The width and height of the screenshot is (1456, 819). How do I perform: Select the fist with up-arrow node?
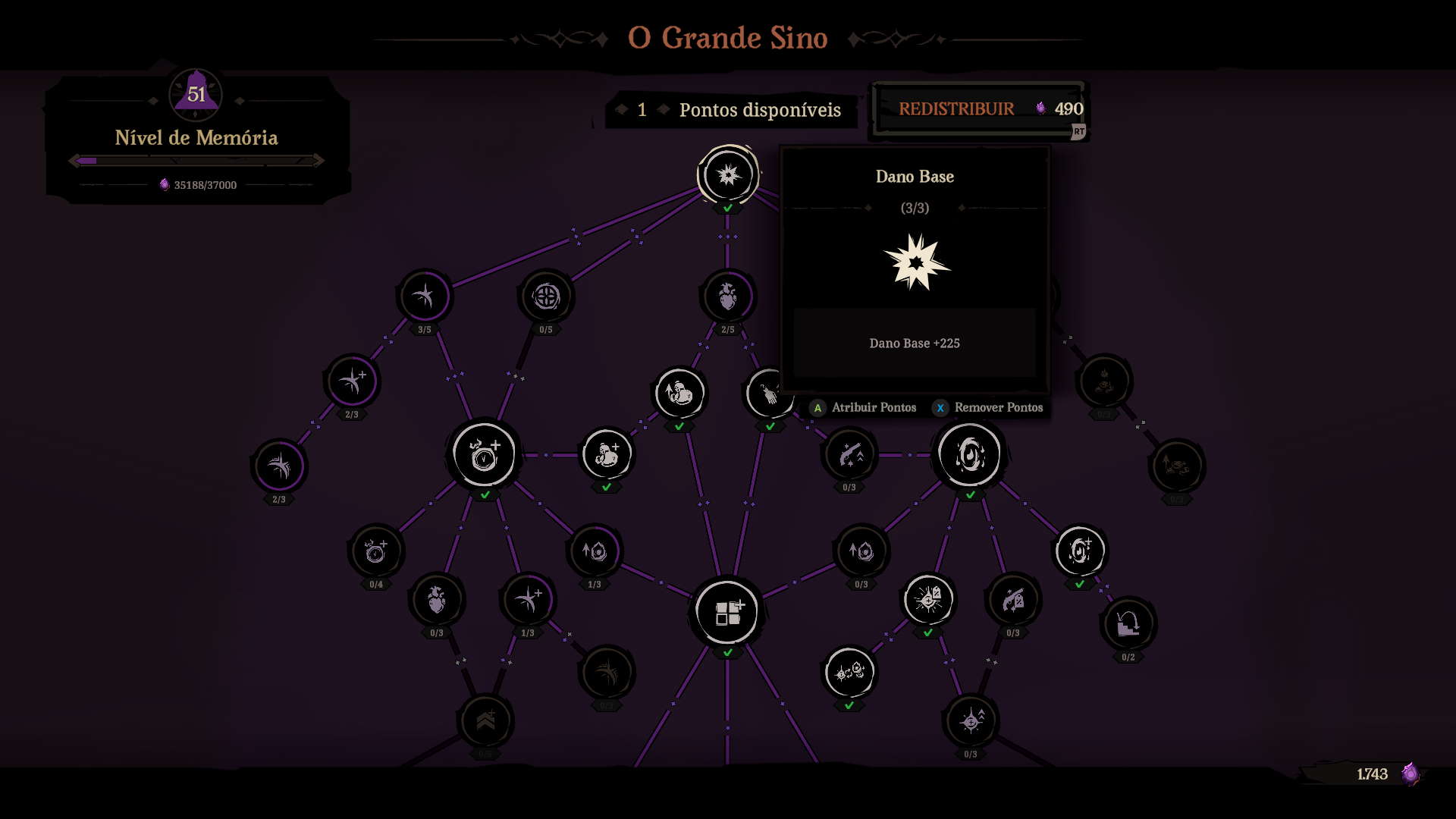[679, 394]
